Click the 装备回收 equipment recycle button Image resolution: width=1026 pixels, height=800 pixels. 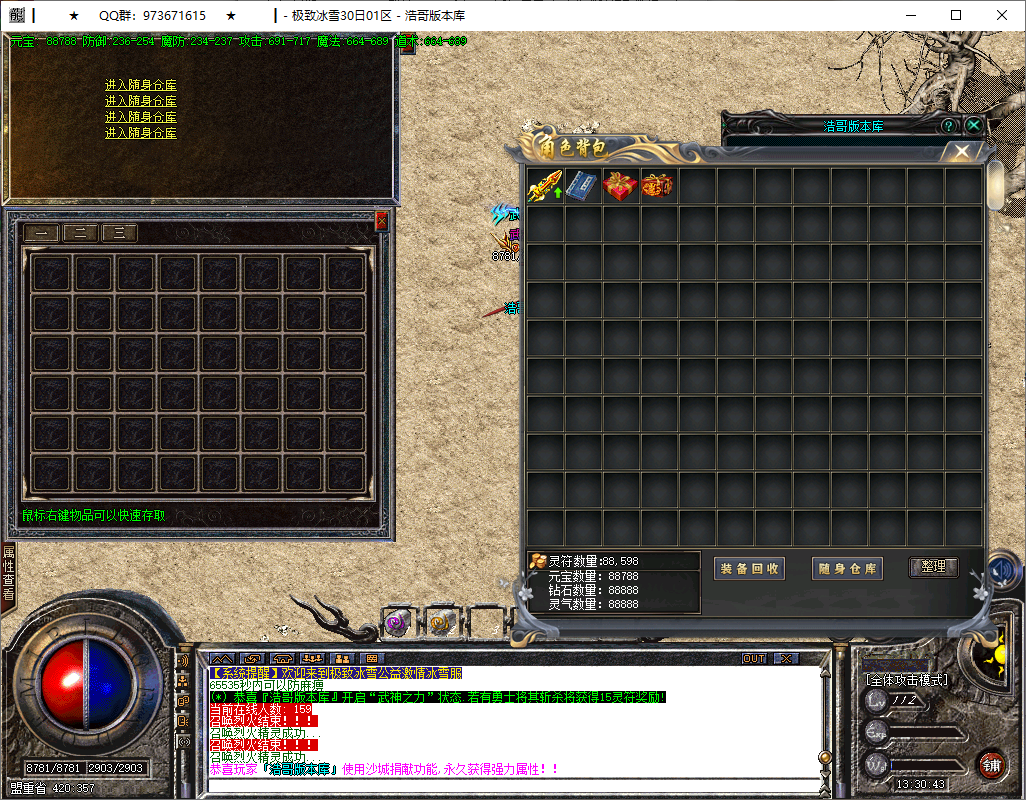[750, 569]
